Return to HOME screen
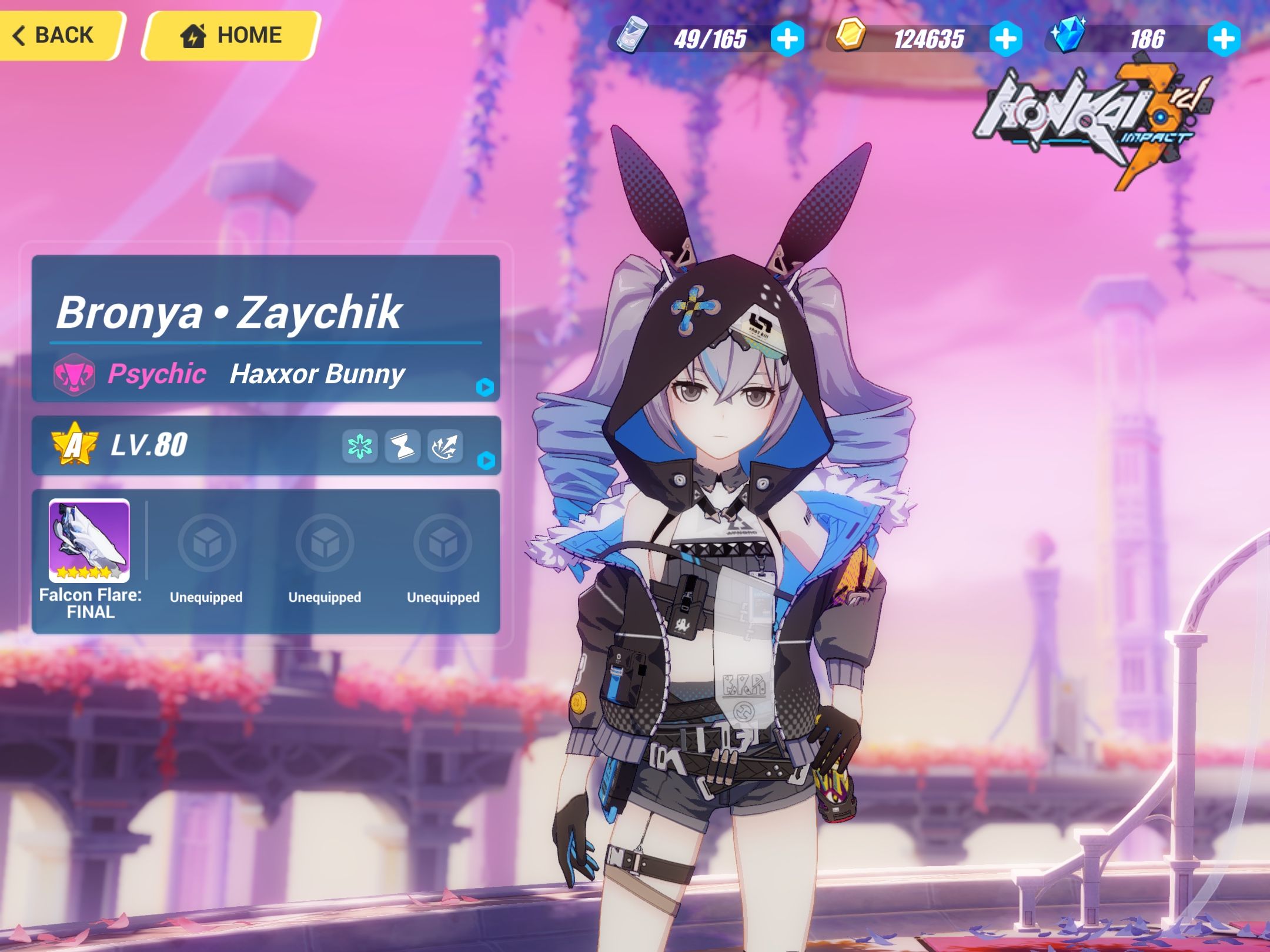This screenshot has width=1270, height=952. 229,35
